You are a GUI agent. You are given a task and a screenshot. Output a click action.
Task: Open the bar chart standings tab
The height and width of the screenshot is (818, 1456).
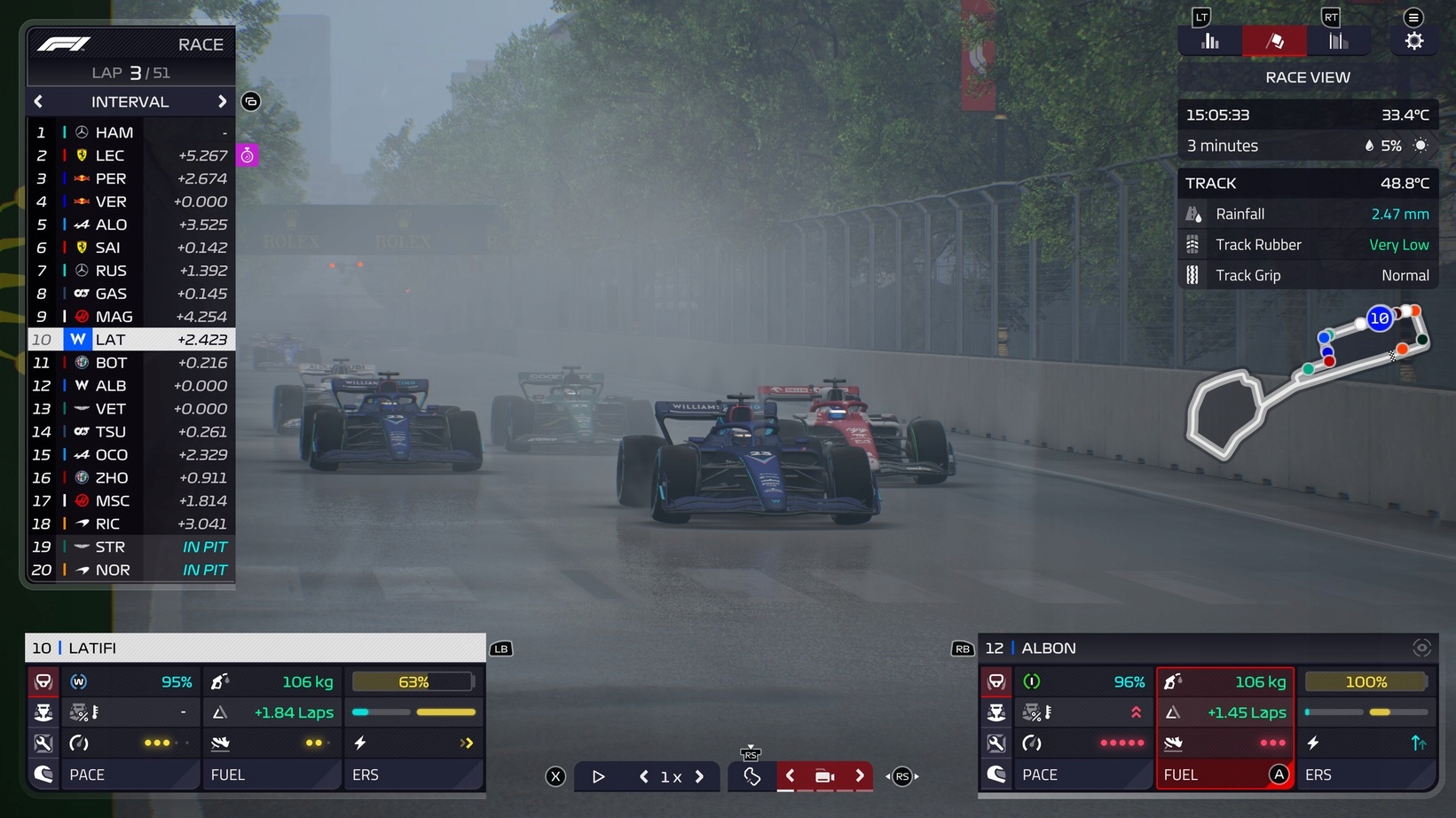[1209, 41]
